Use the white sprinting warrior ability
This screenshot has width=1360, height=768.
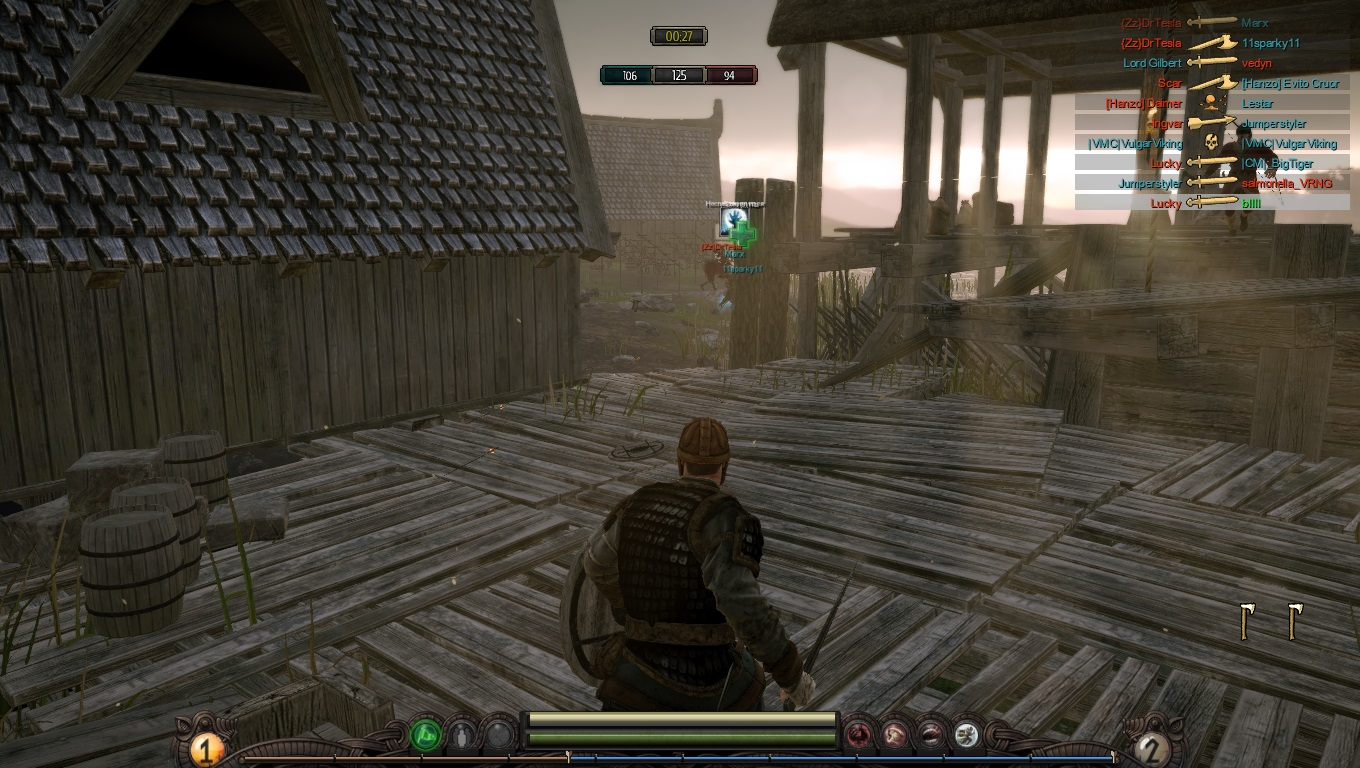[966, 736]
